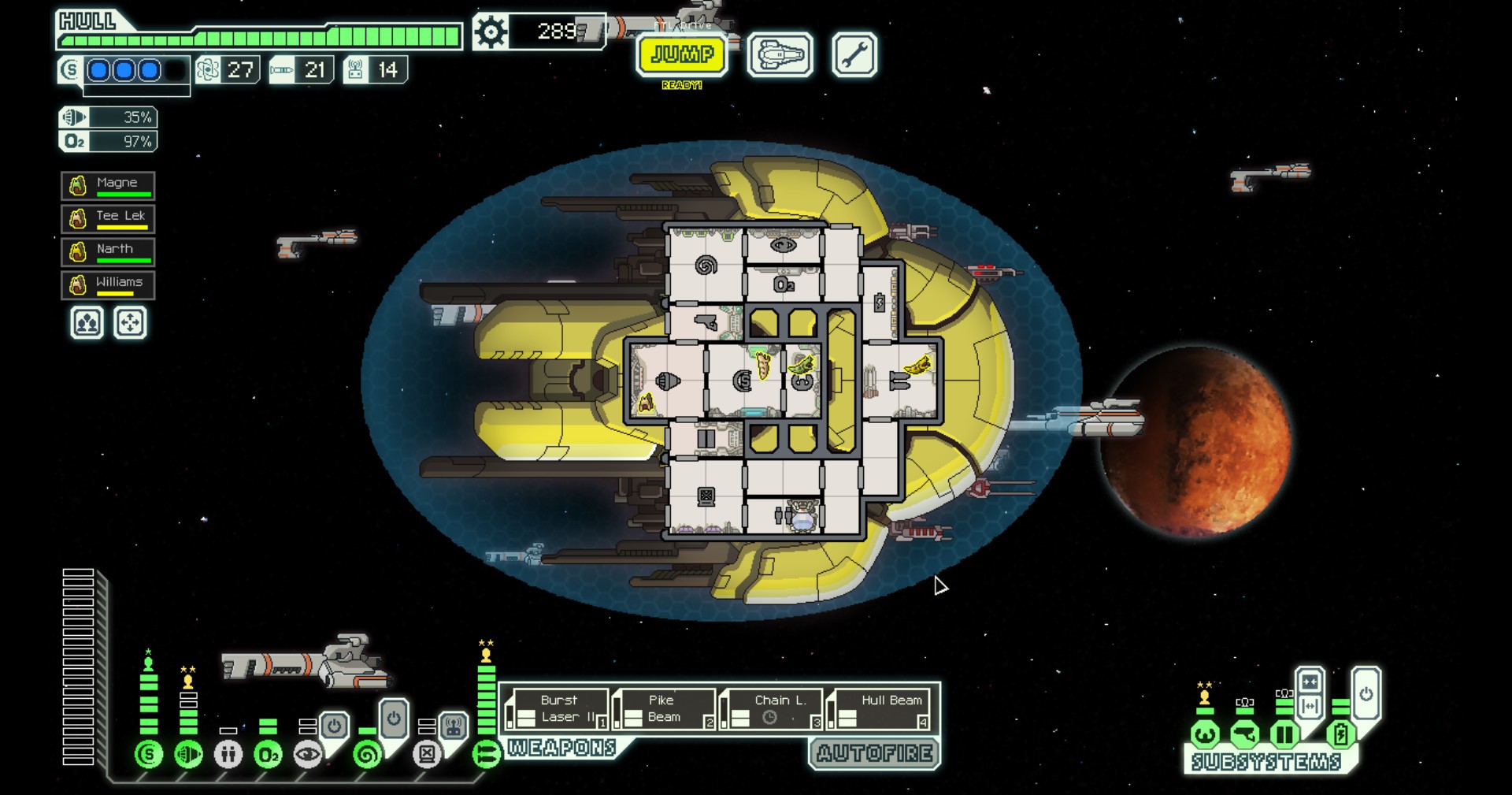
Task: Click the engines system icon
Action: (x=188, y=755)
